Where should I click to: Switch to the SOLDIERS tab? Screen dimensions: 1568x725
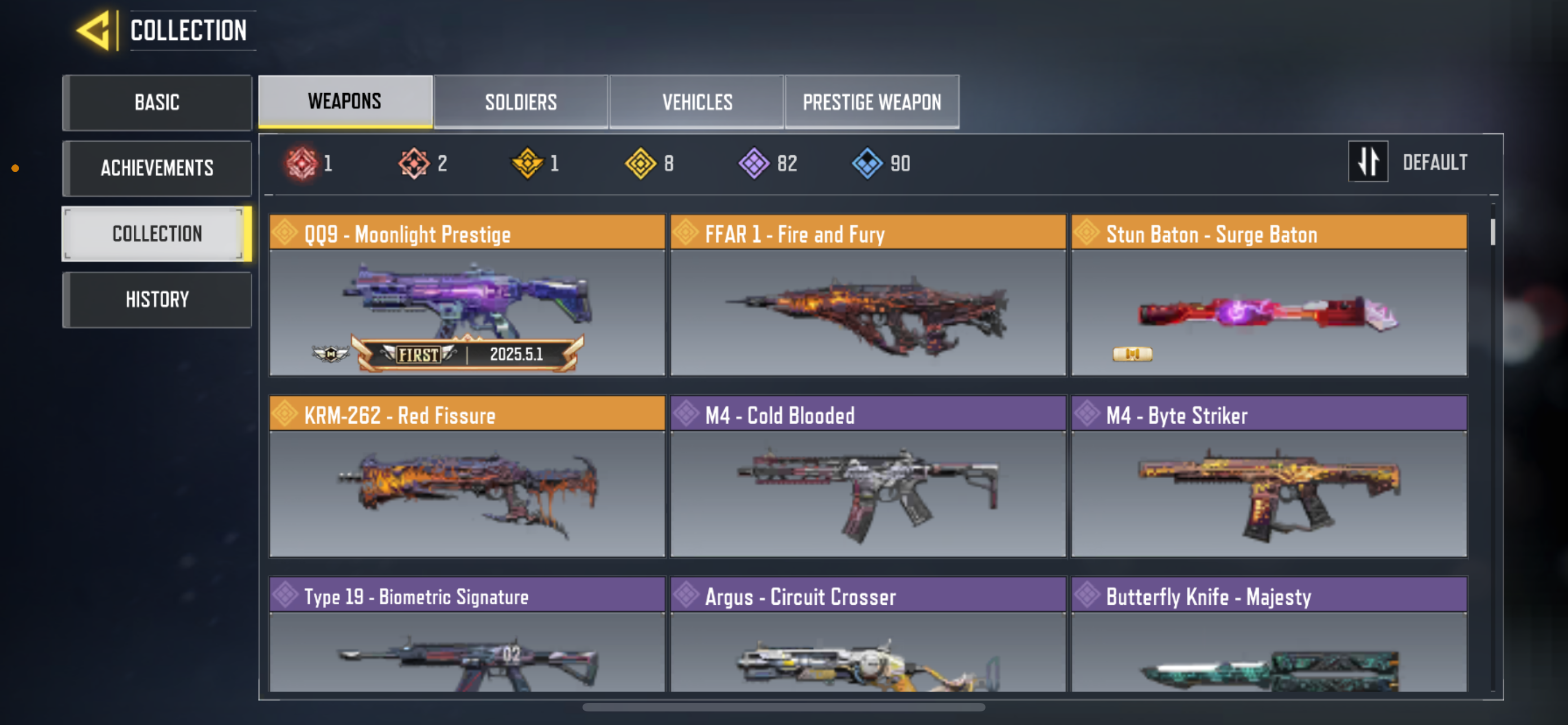pyautogui.click(x=520, y=102)
